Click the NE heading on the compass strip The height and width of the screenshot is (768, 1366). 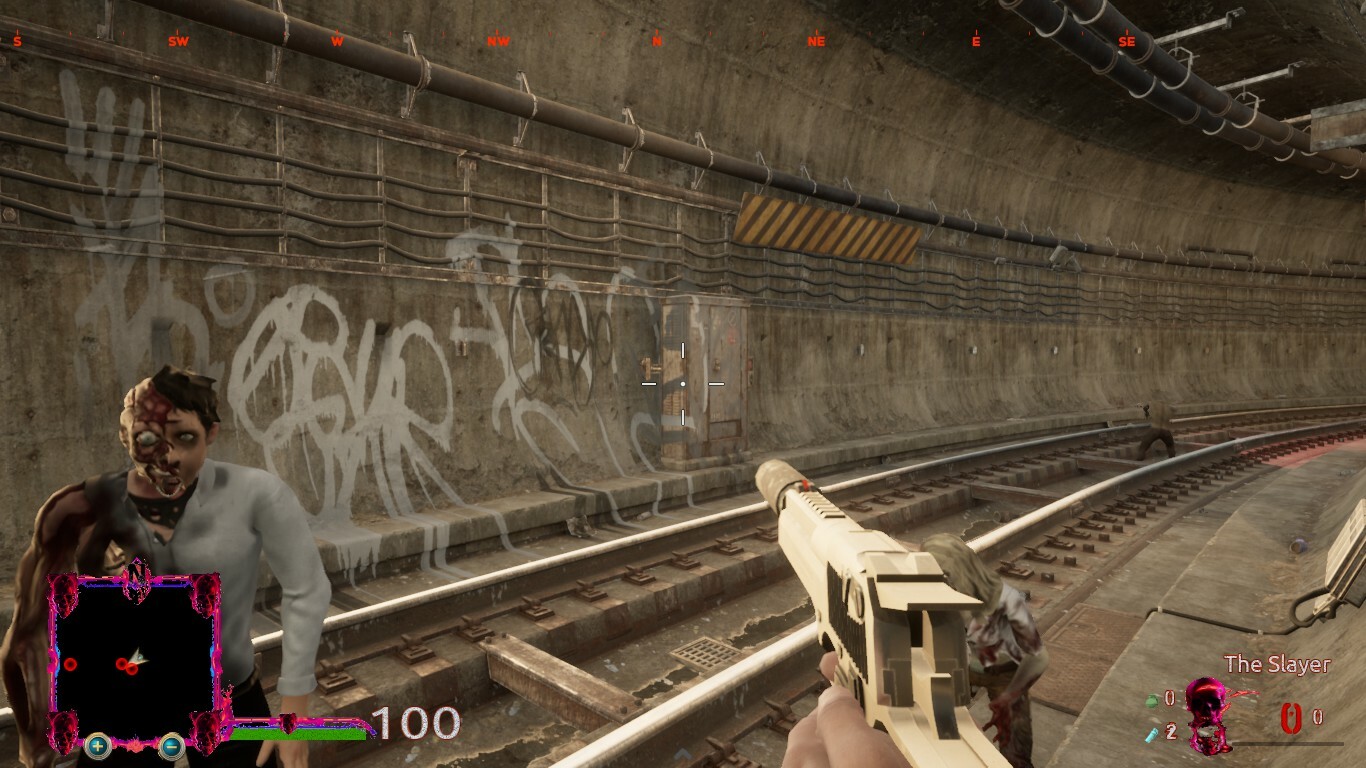816,42
